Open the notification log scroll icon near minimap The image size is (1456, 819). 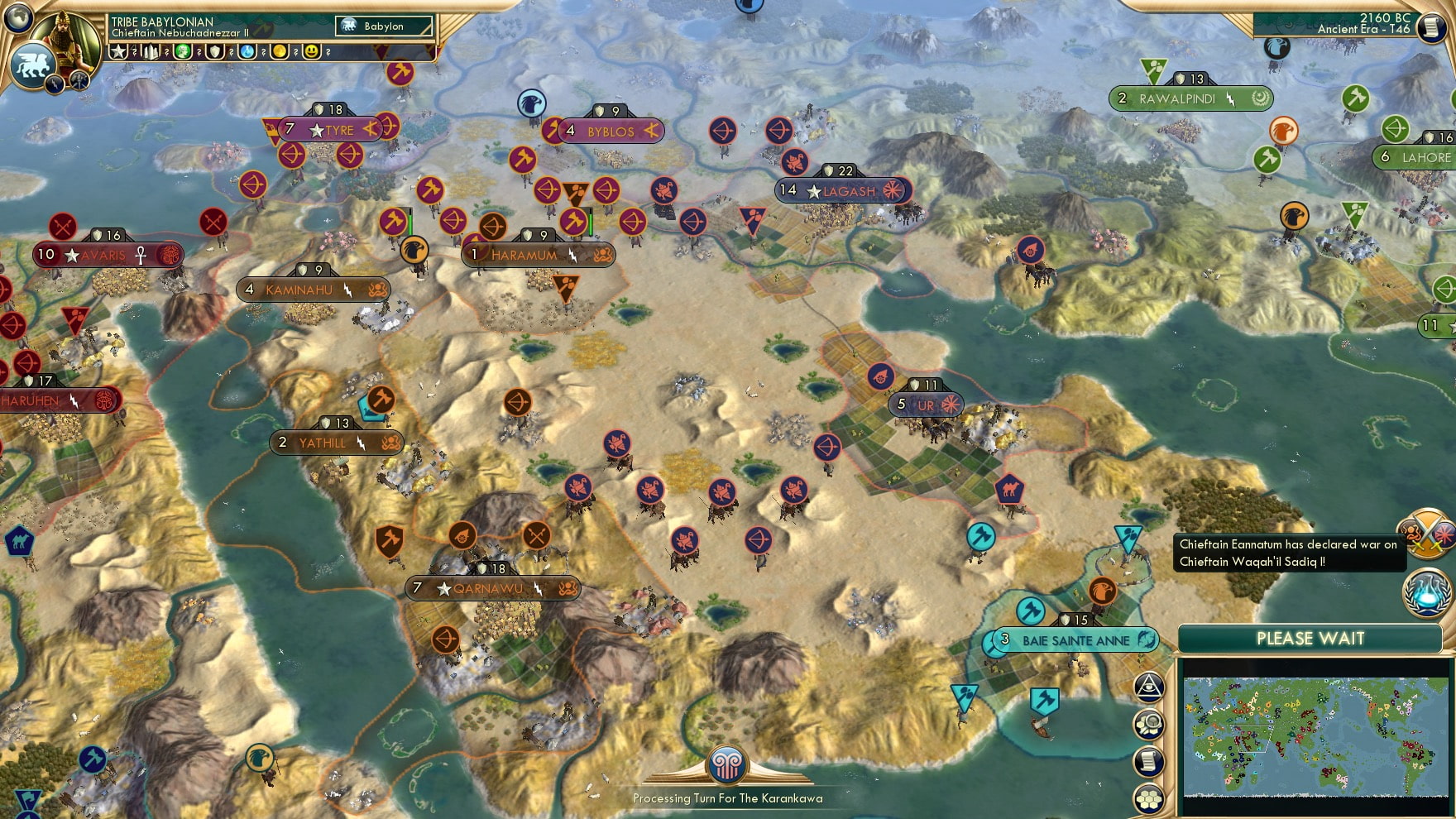coord(1148,759)
